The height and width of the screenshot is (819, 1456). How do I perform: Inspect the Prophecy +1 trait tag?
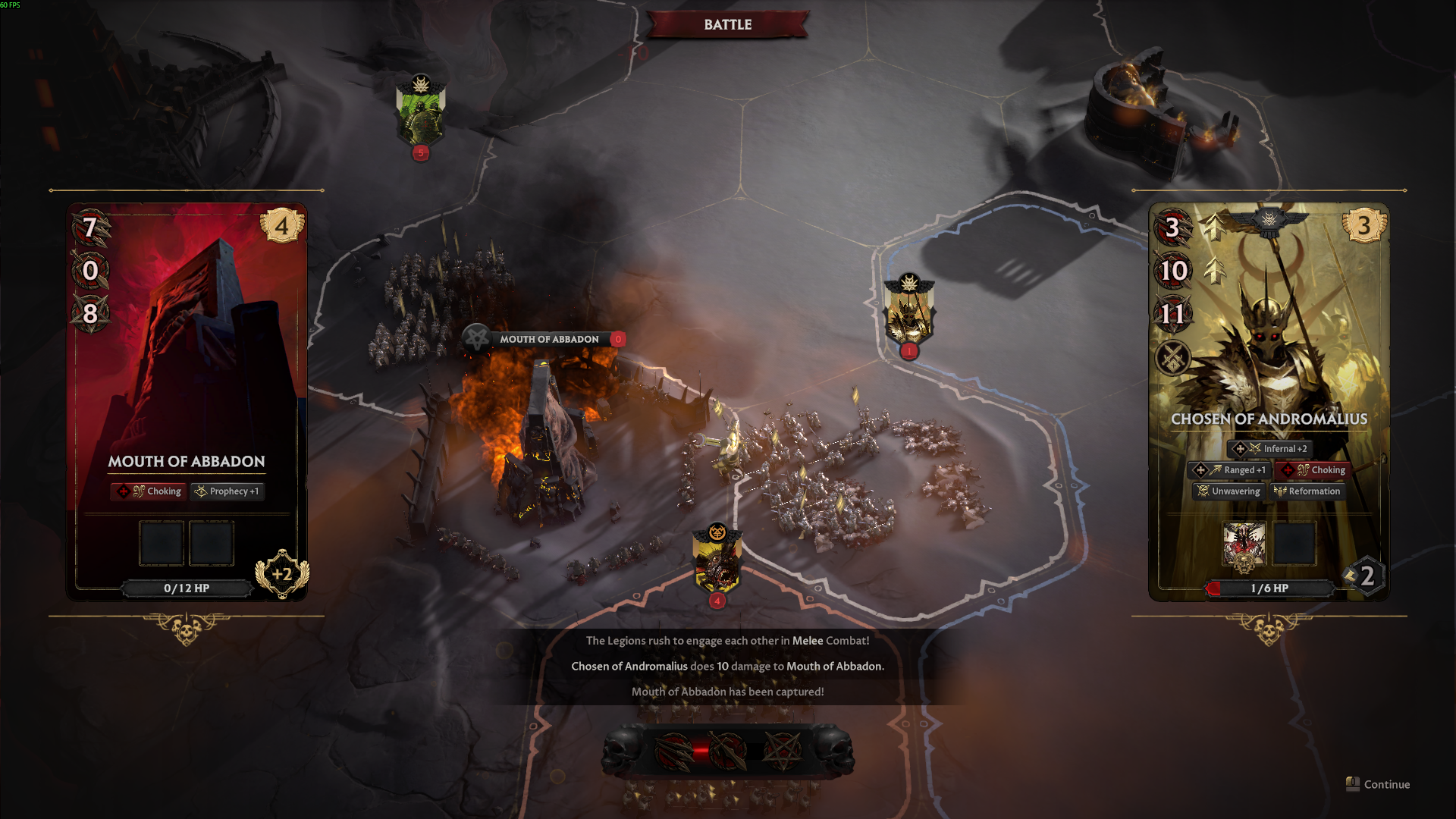click(x=227, y=491)
